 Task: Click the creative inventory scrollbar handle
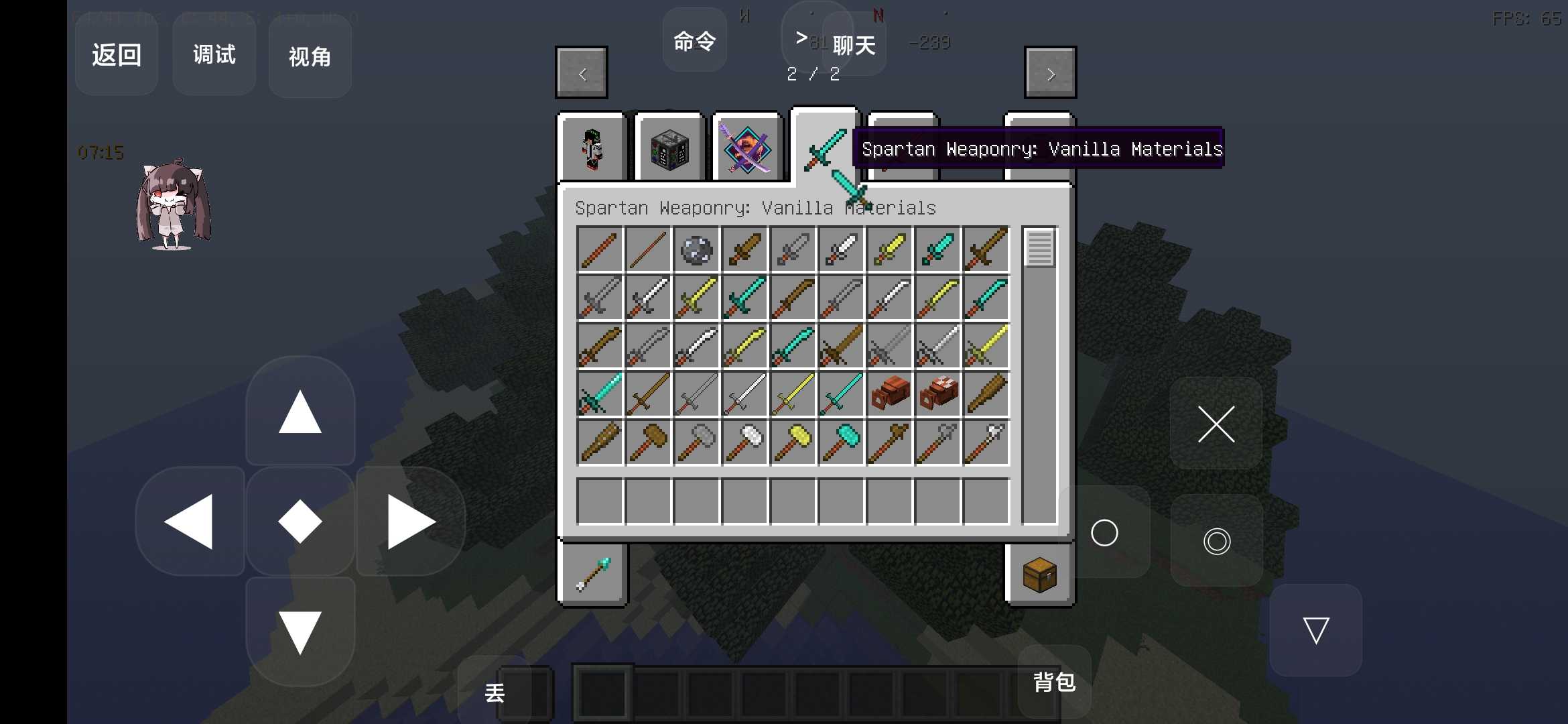[1039, 248]
